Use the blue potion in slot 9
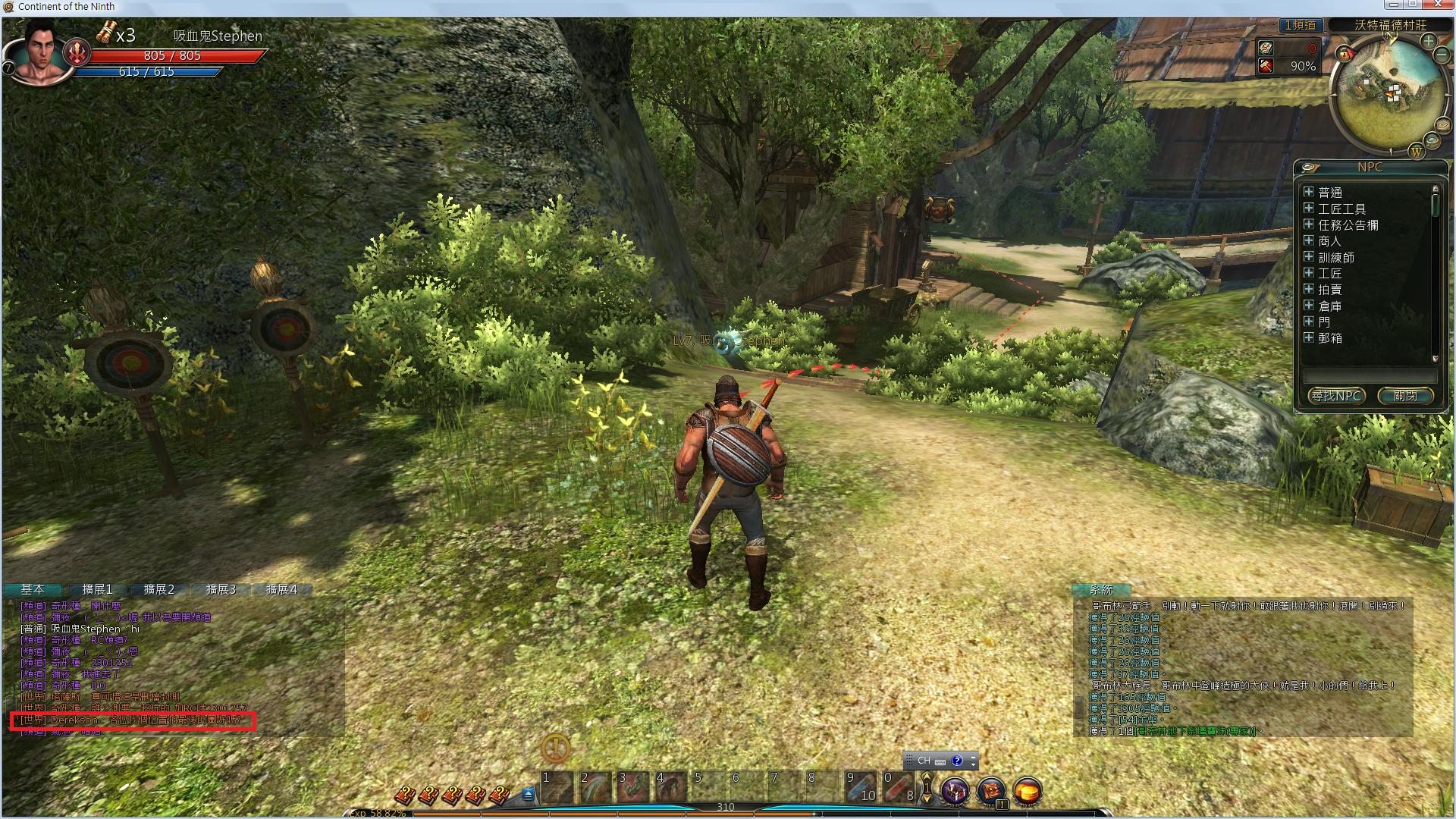This screenshot has height=819, width=1456. pyautogui.click(x=860, y=787)
